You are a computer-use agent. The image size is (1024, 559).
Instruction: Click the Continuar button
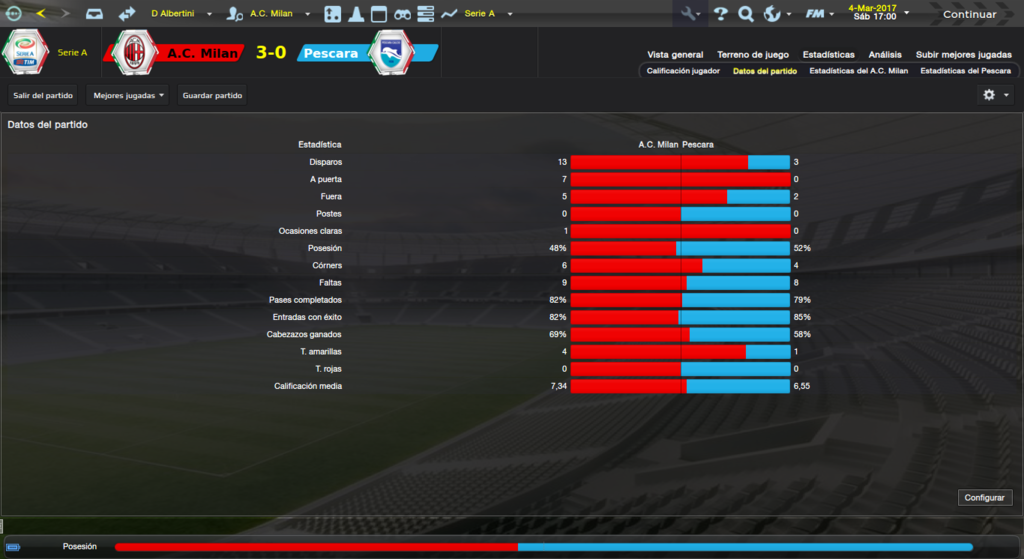968,14
